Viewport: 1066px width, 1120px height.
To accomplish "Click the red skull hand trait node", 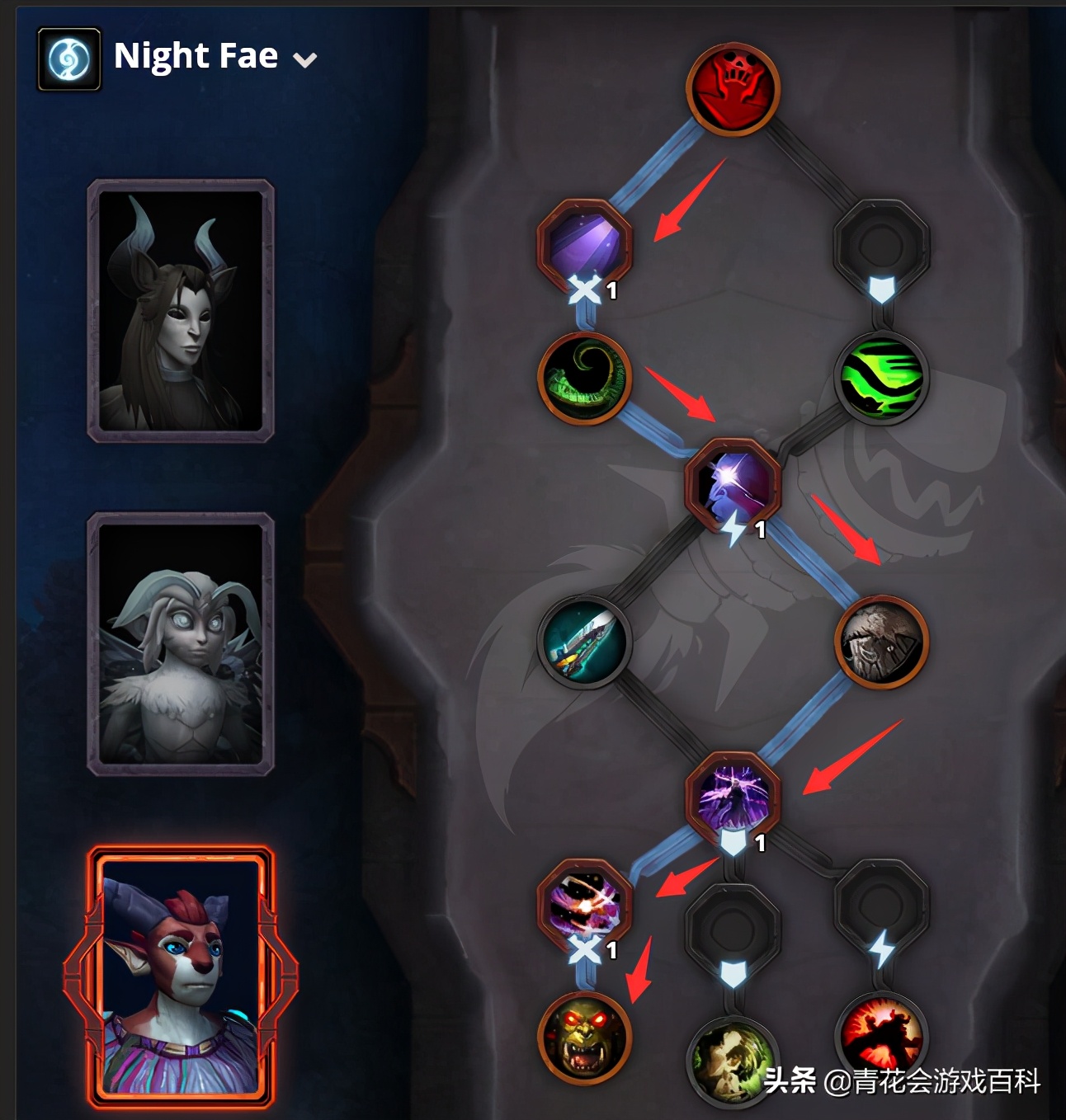I will click(733, 88).
